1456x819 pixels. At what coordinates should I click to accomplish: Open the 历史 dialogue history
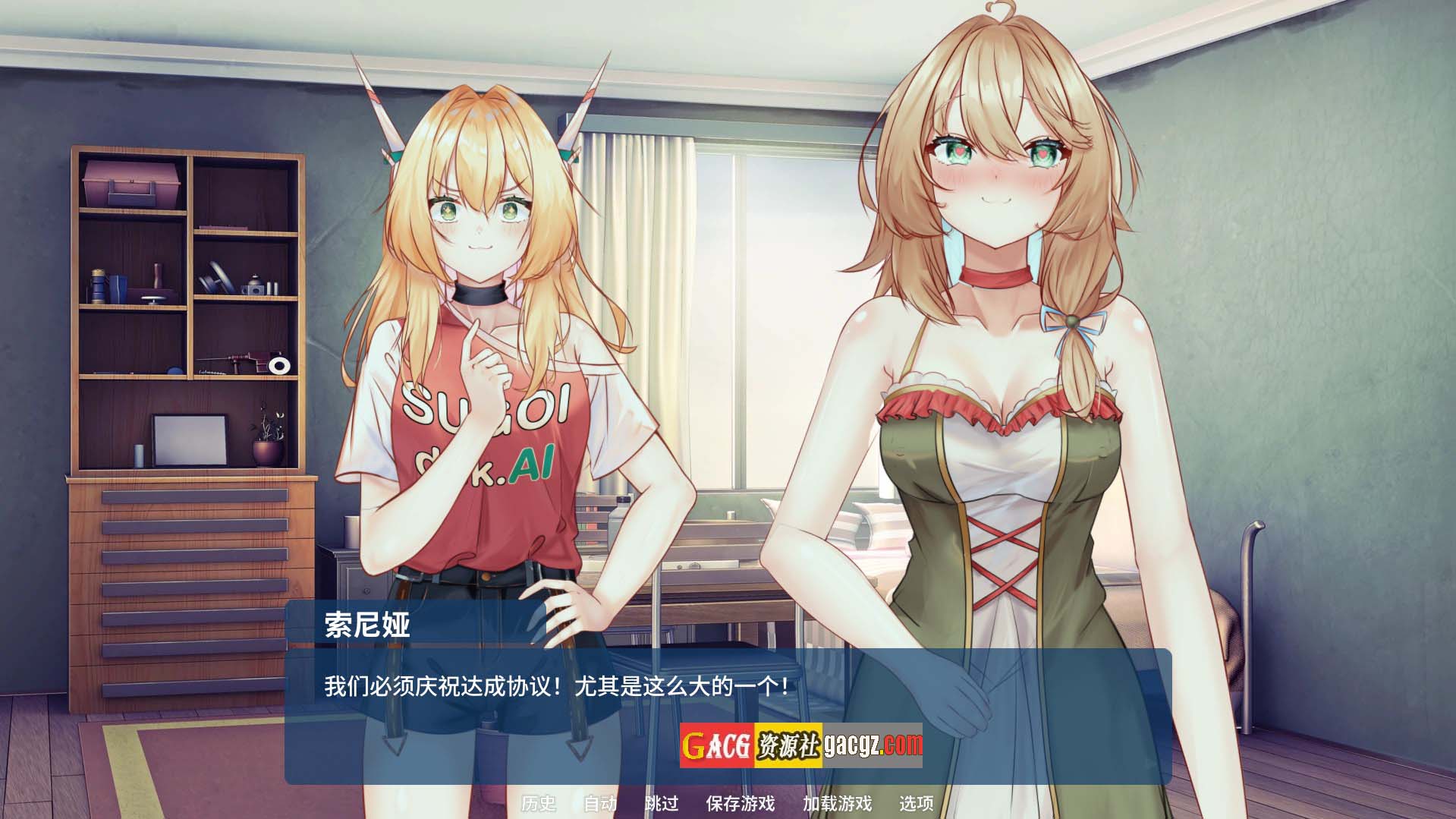coord(538,803)
